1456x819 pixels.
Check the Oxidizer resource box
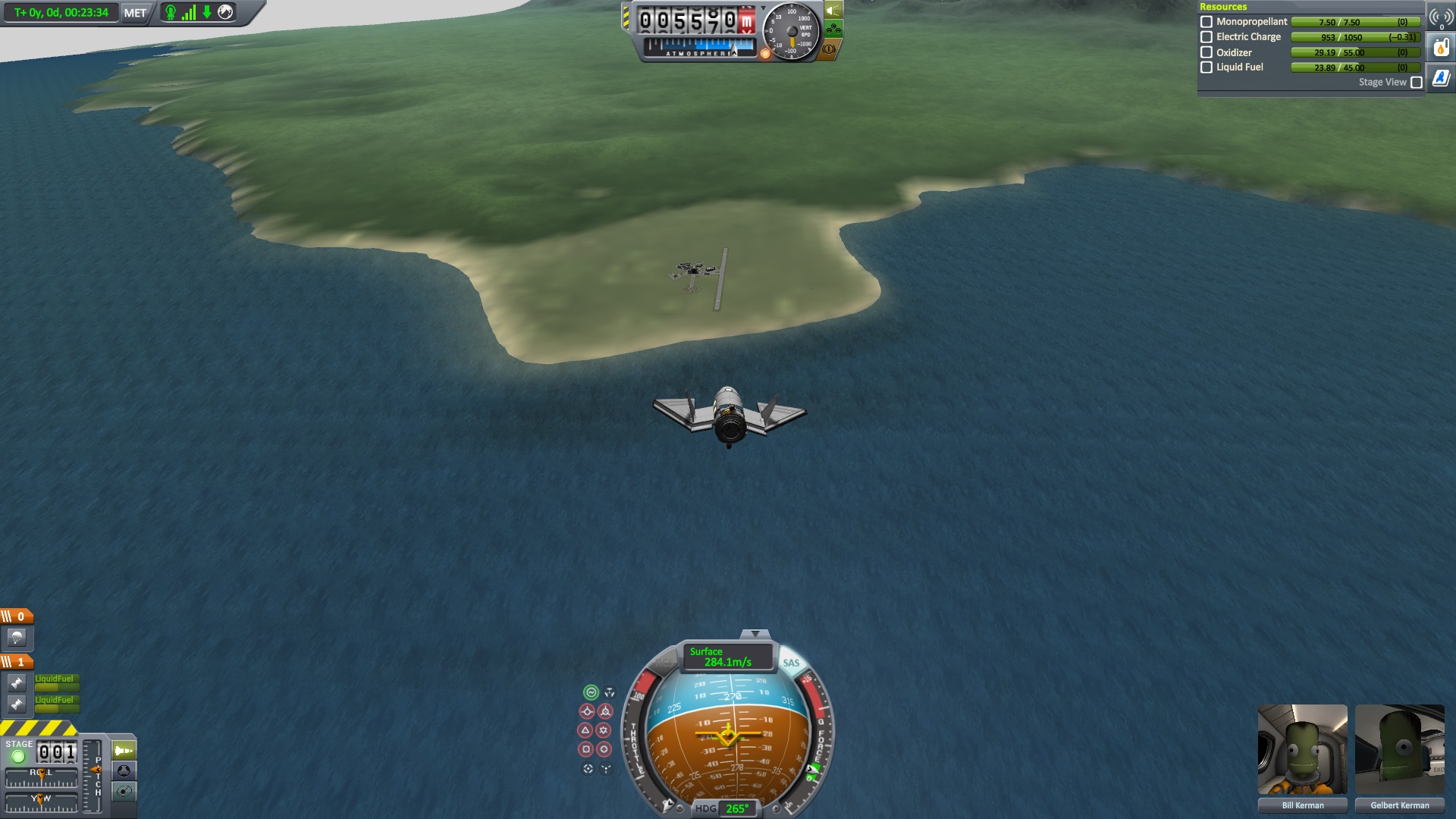pyautogui.click(x=1207, y=52)
